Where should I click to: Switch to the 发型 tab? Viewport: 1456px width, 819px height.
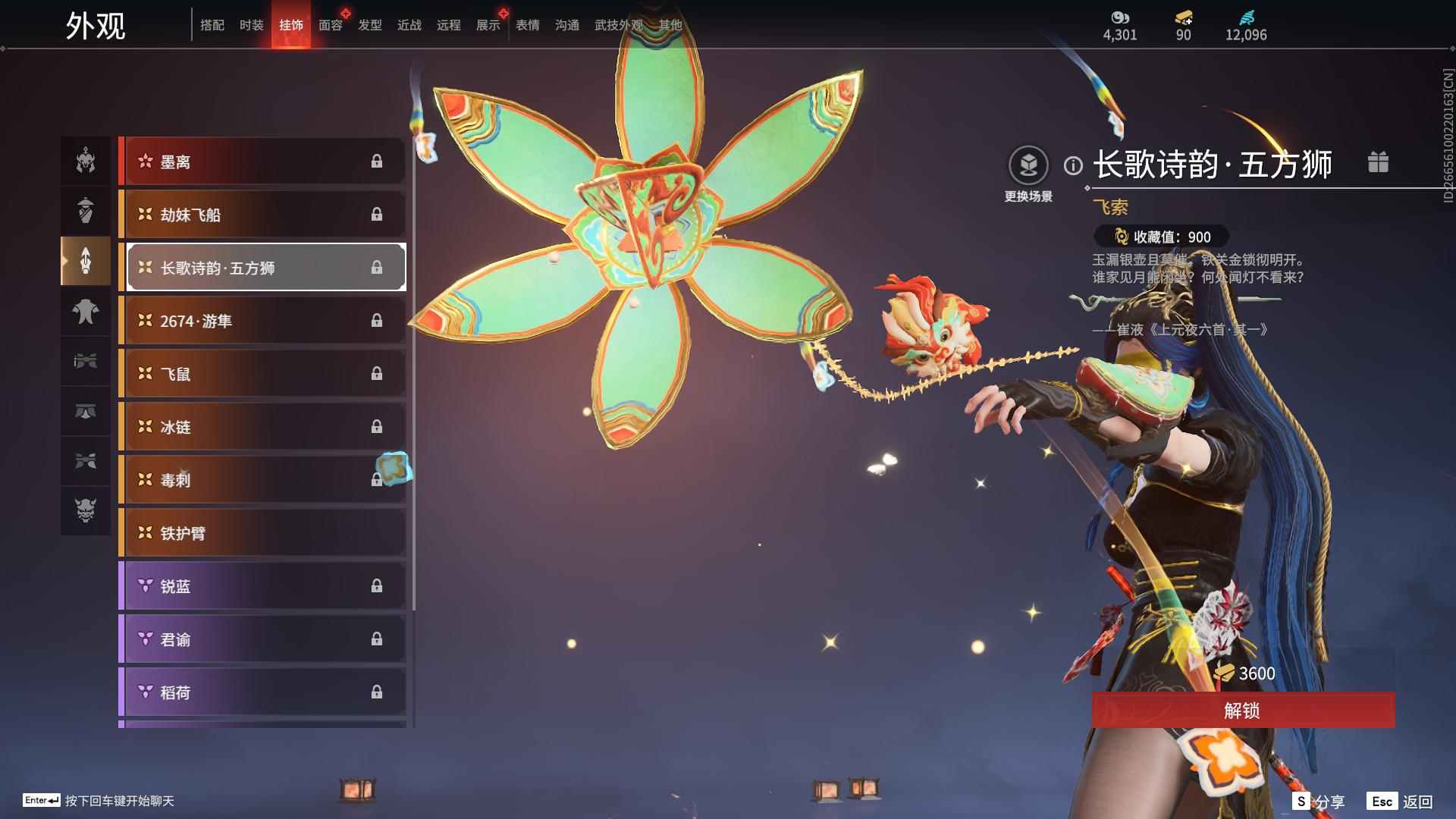[370, 25]
